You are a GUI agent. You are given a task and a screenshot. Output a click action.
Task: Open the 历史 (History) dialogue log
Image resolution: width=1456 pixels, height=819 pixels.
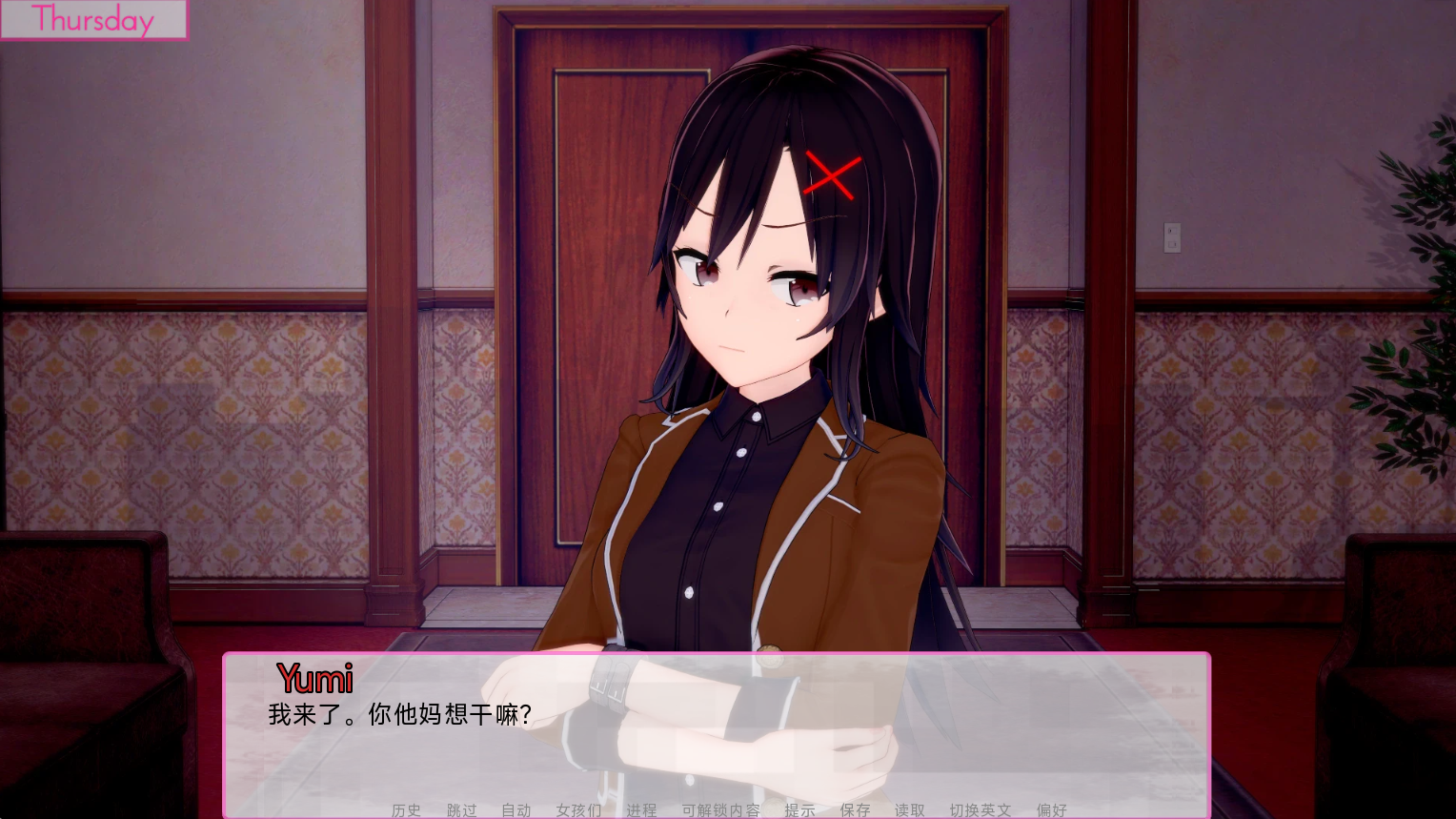pos(406,810)
